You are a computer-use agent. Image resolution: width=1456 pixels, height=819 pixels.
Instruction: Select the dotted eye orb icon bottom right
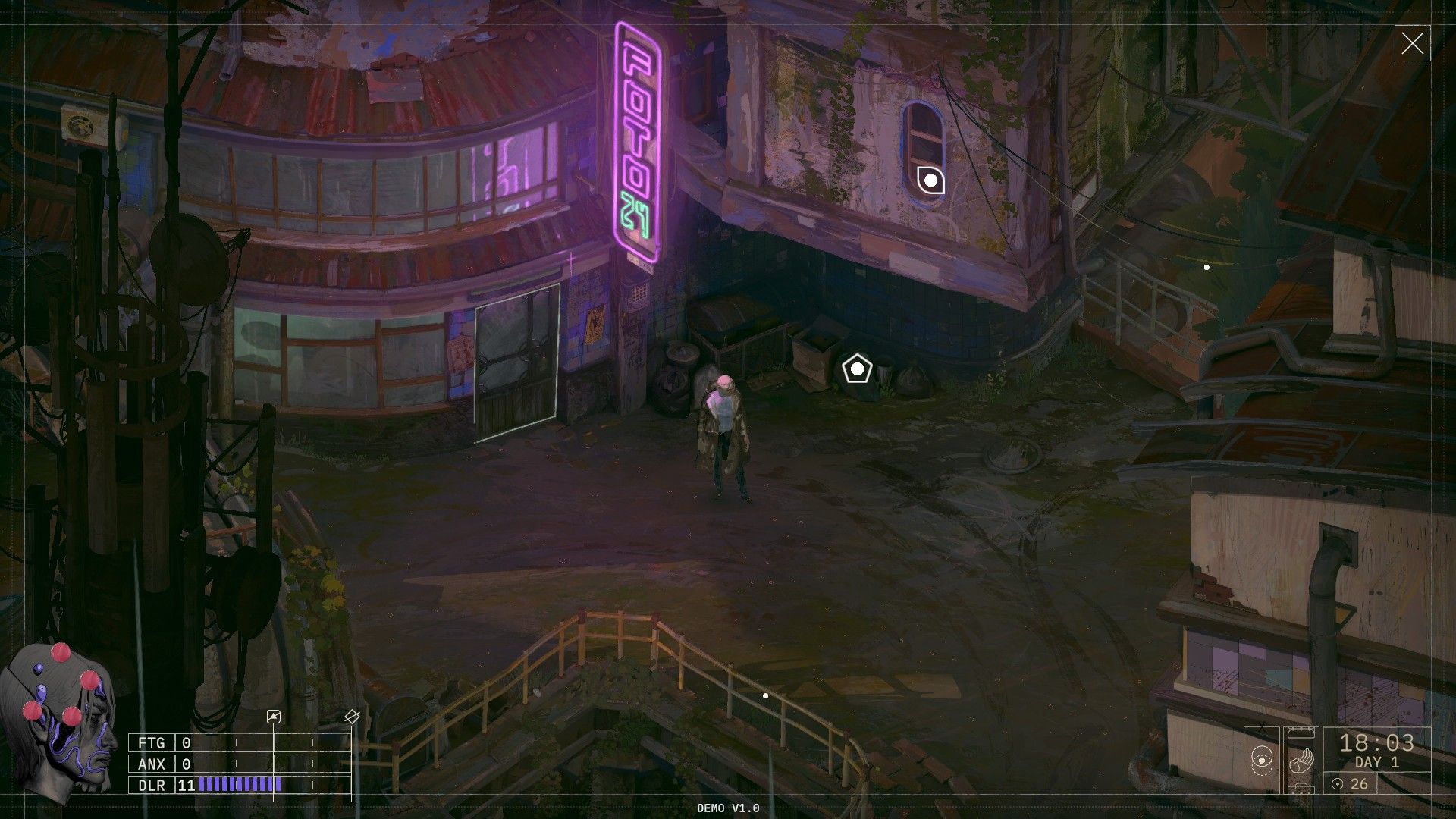pyautogui.click(x=1262, y=761)
